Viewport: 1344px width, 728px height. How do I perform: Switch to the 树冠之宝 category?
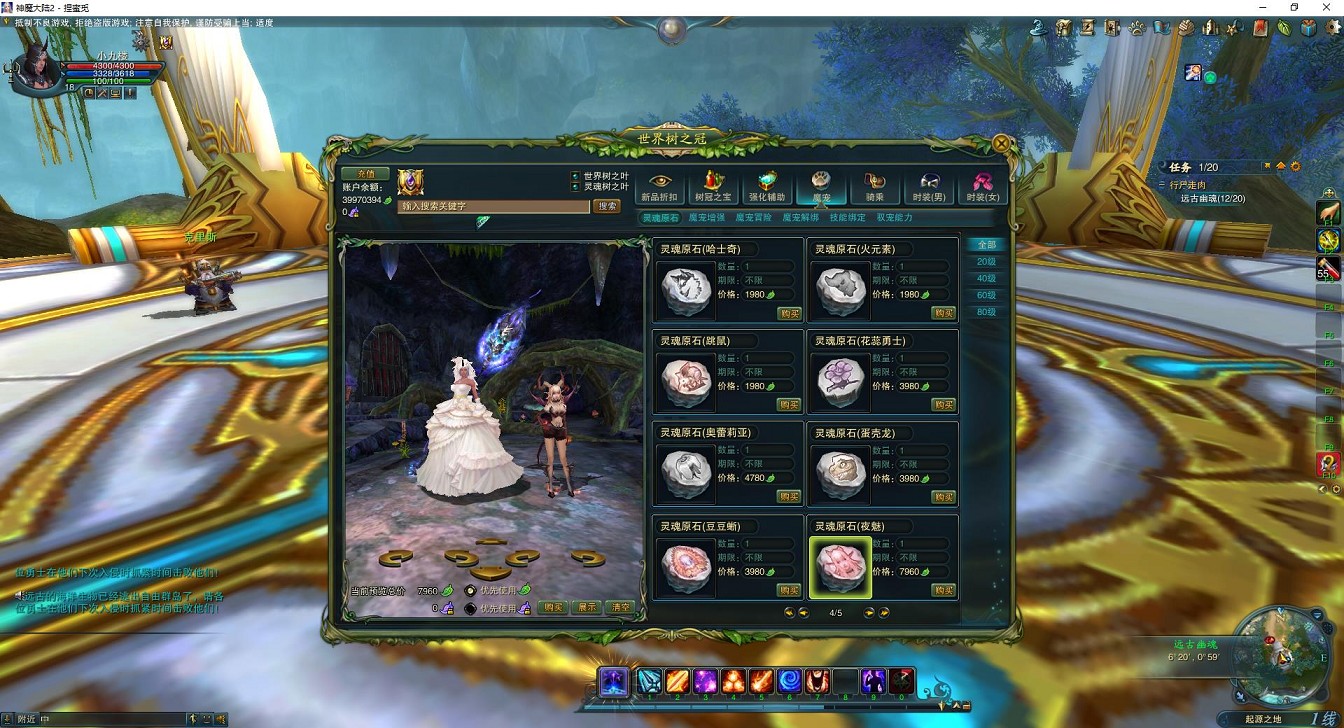[713, 186]
